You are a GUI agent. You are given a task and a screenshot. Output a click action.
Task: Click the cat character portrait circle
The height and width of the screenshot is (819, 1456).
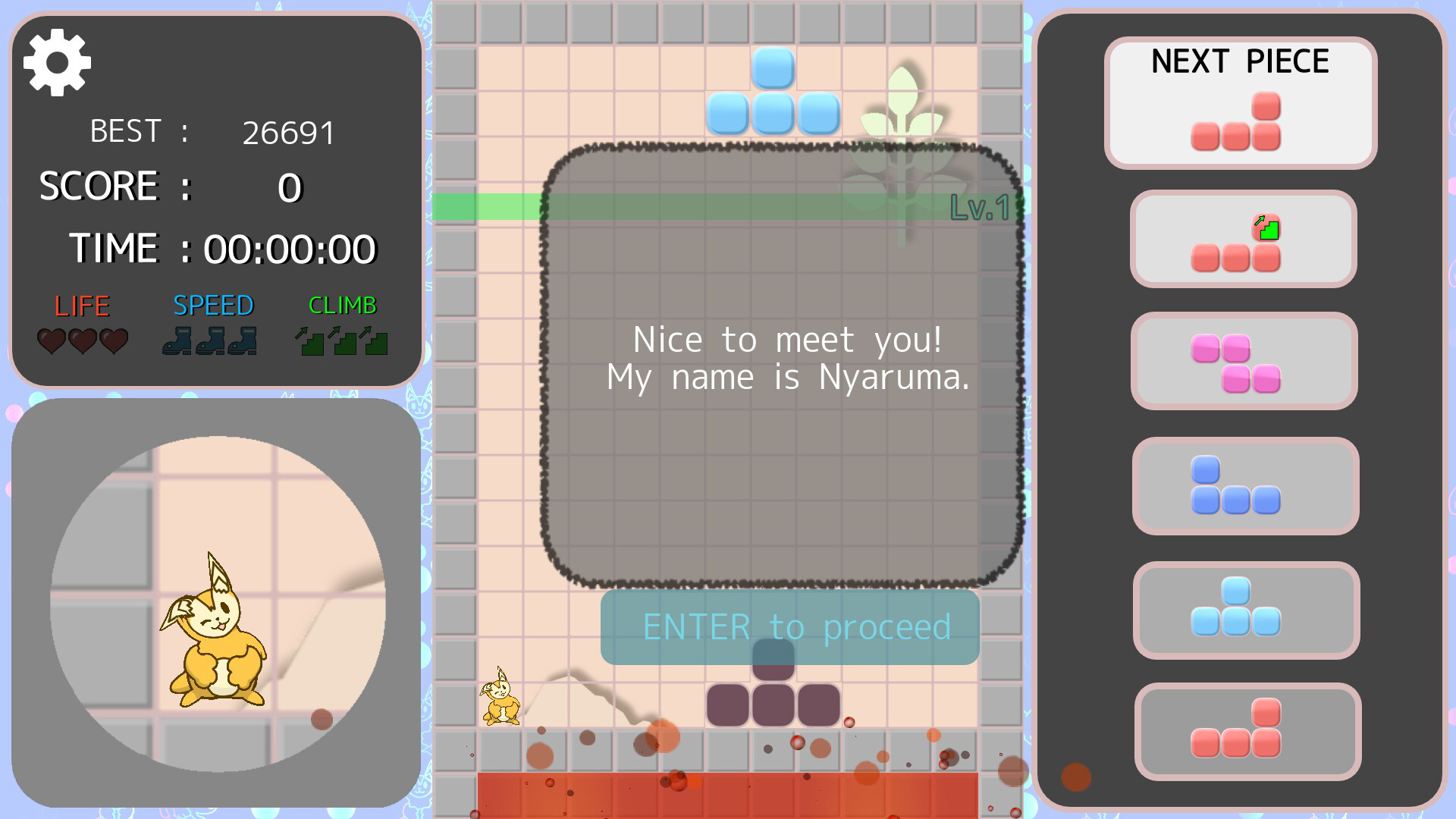[x=220, y=599]
